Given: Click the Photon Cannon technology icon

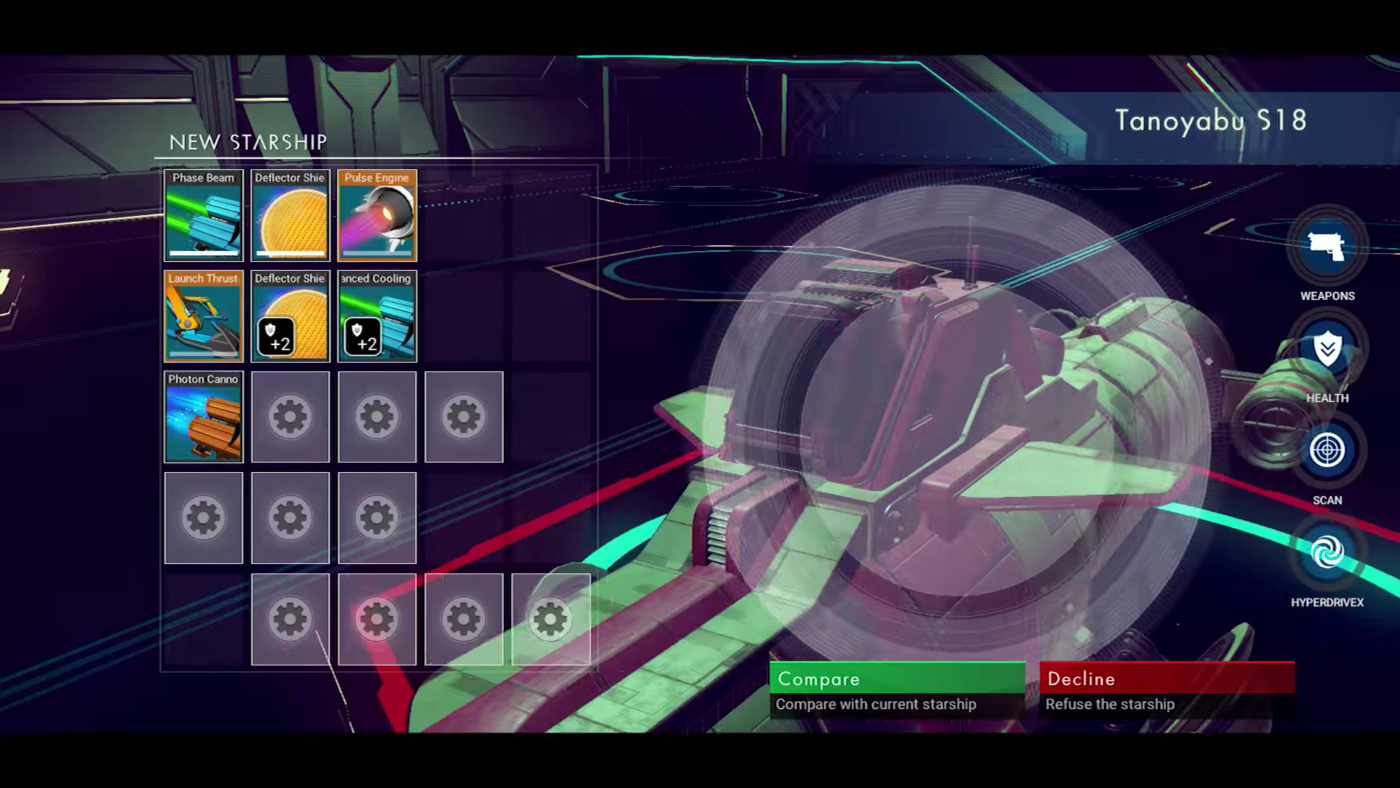Looking at the screenshot, I should pyautogui.click(x=203, y=417).
